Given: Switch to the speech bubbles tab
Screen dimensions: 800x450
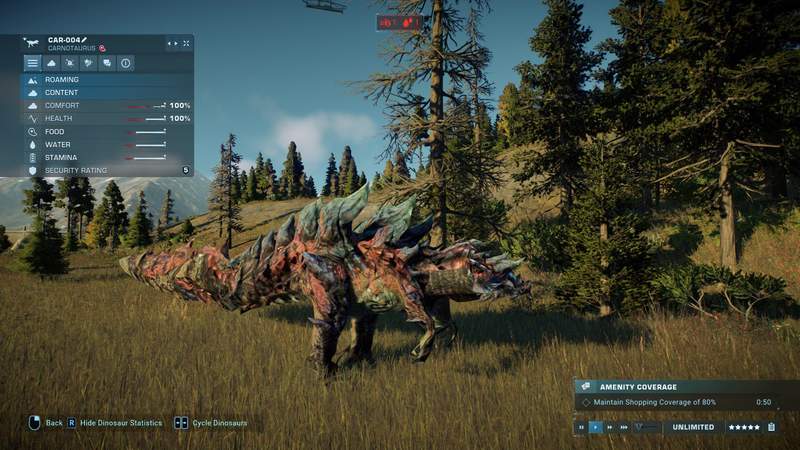Looking at the screenshot, I should [107, 63].
